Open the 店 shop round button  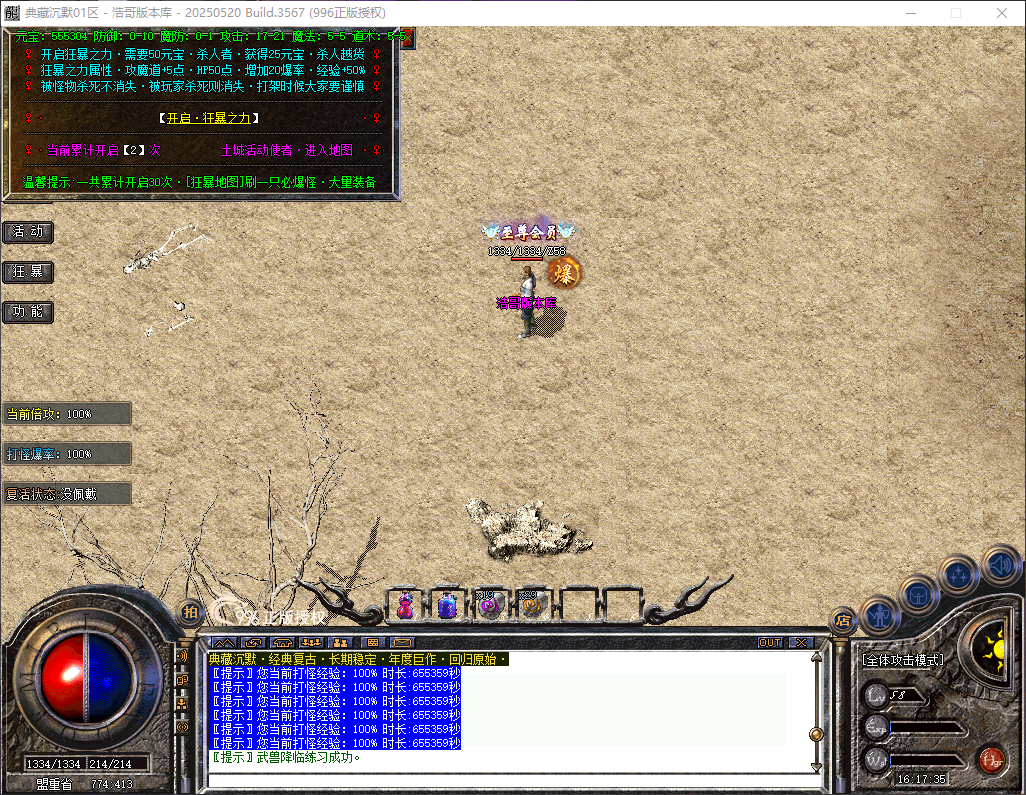pos(843,620)
